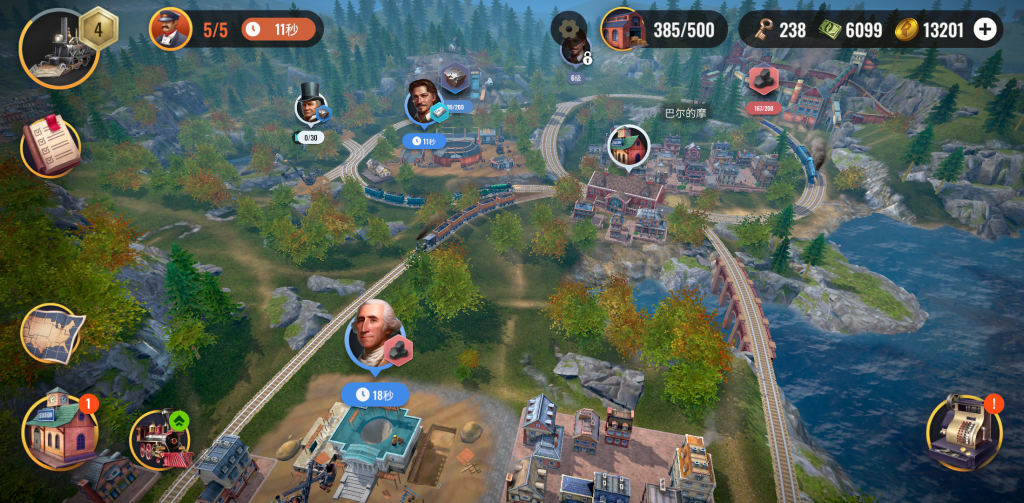1024x503 pixels.
Task: Select the Baltimore town building marker
Action: tap(629, 147)
